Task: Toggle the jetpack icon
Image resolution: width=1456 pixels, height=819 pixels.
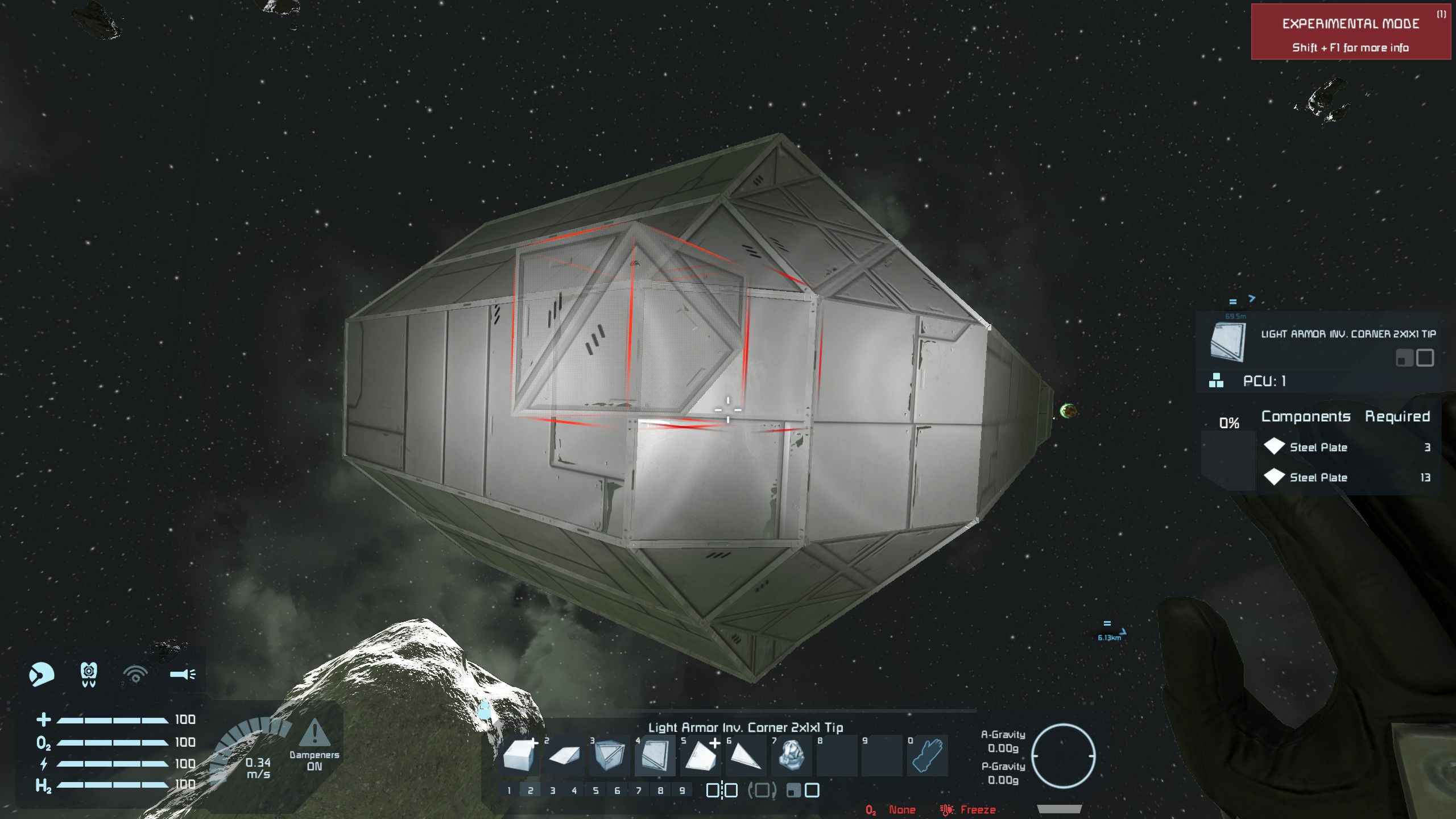Action: [x=89, y=675]
